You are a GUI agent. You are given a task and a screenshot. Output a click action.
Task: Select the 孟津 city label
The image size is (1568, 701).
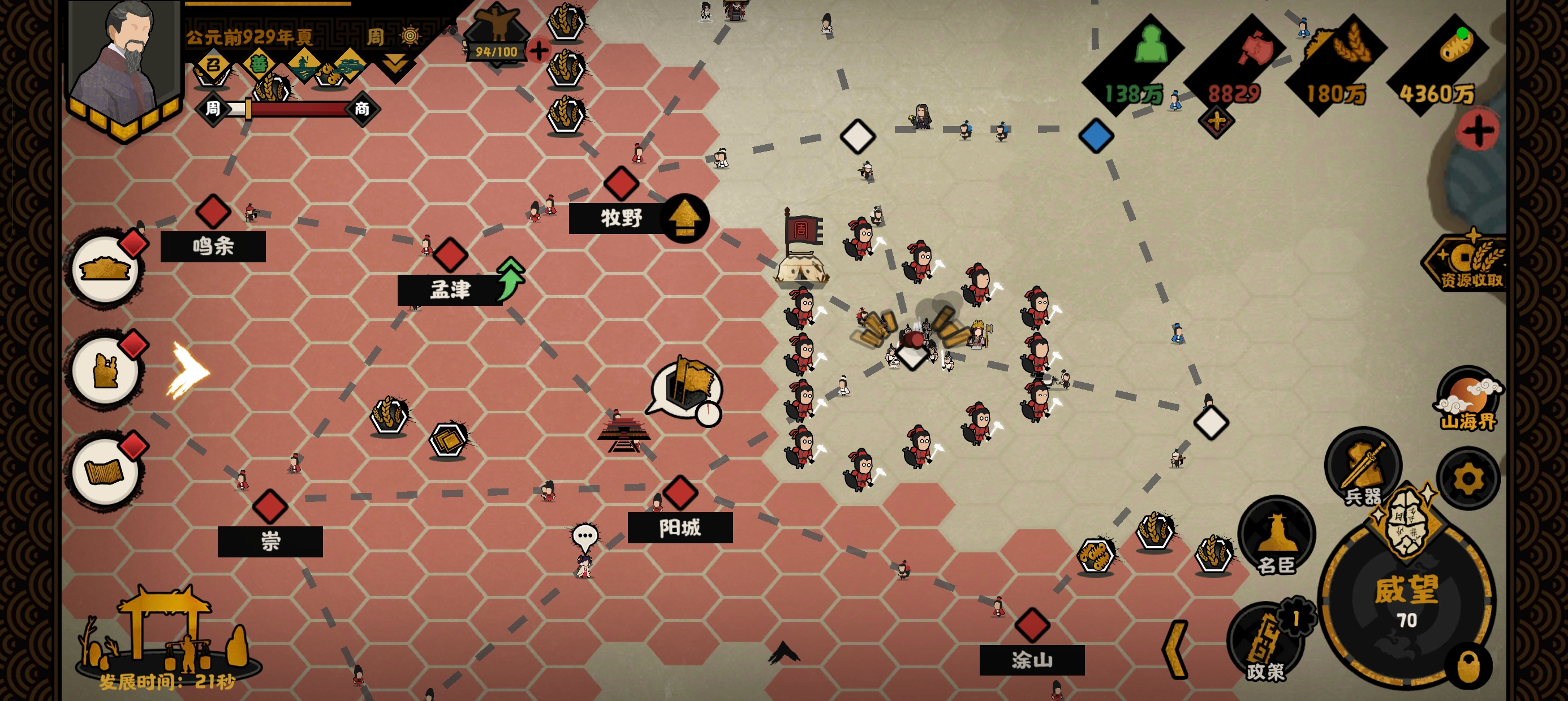click(450, 289)
